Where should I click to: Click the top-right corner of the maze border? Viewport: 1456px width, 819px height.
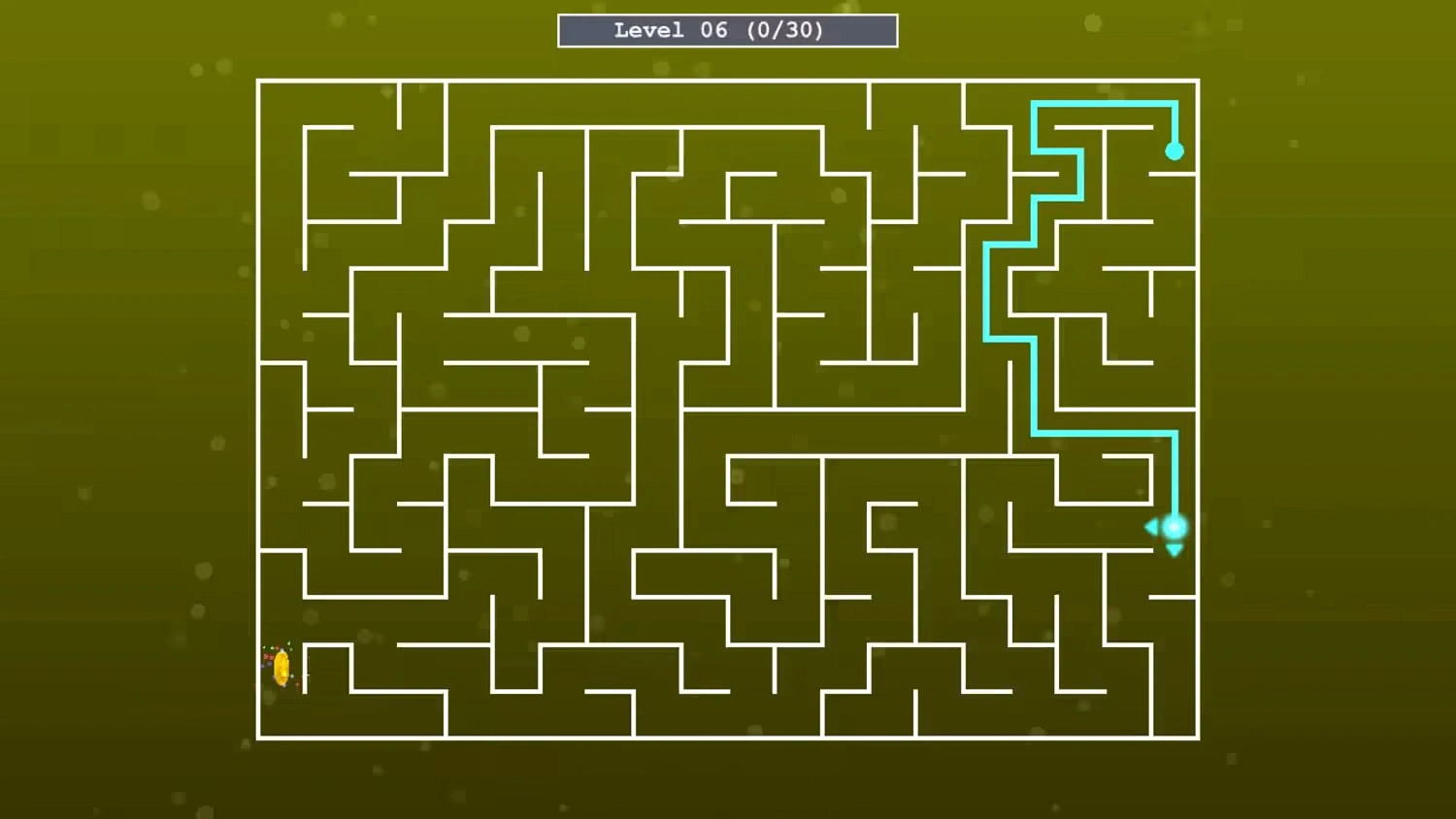click(x=1199, y=82)
